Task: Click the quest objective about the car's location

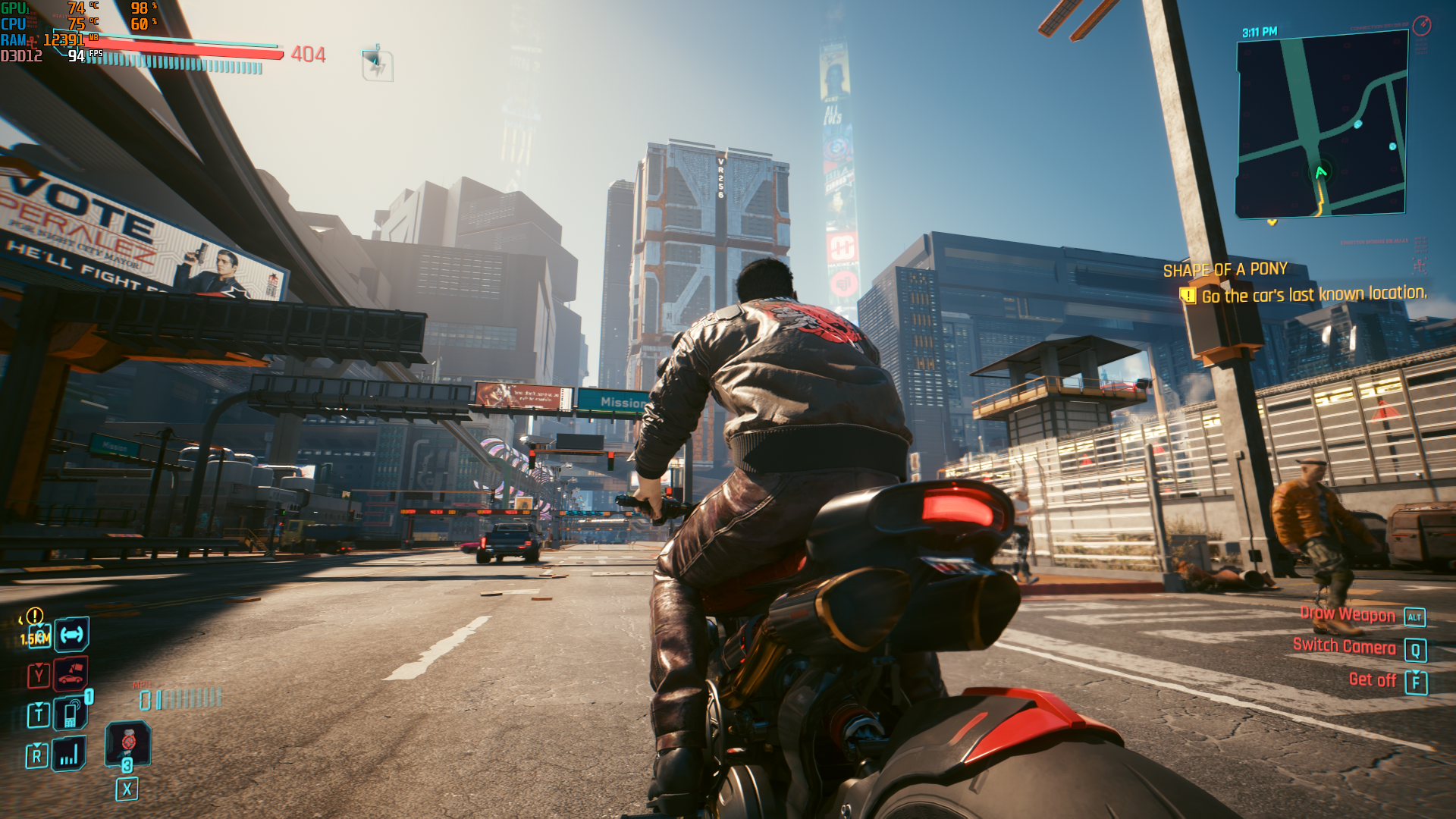Action: tap(1313, 295)
